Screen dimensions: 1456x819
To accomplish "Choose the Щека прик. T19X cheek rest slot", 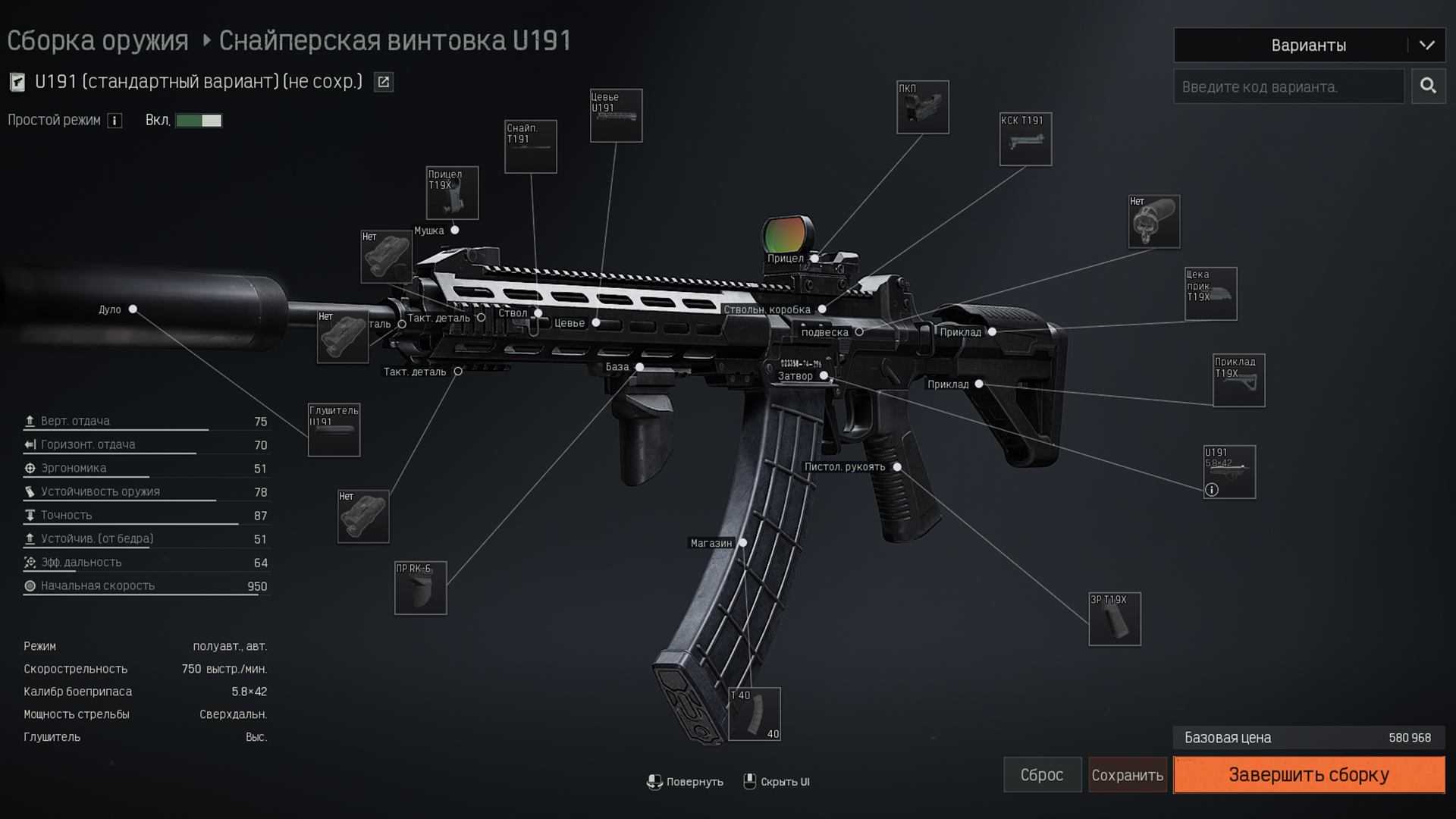I will (1210, 294).
